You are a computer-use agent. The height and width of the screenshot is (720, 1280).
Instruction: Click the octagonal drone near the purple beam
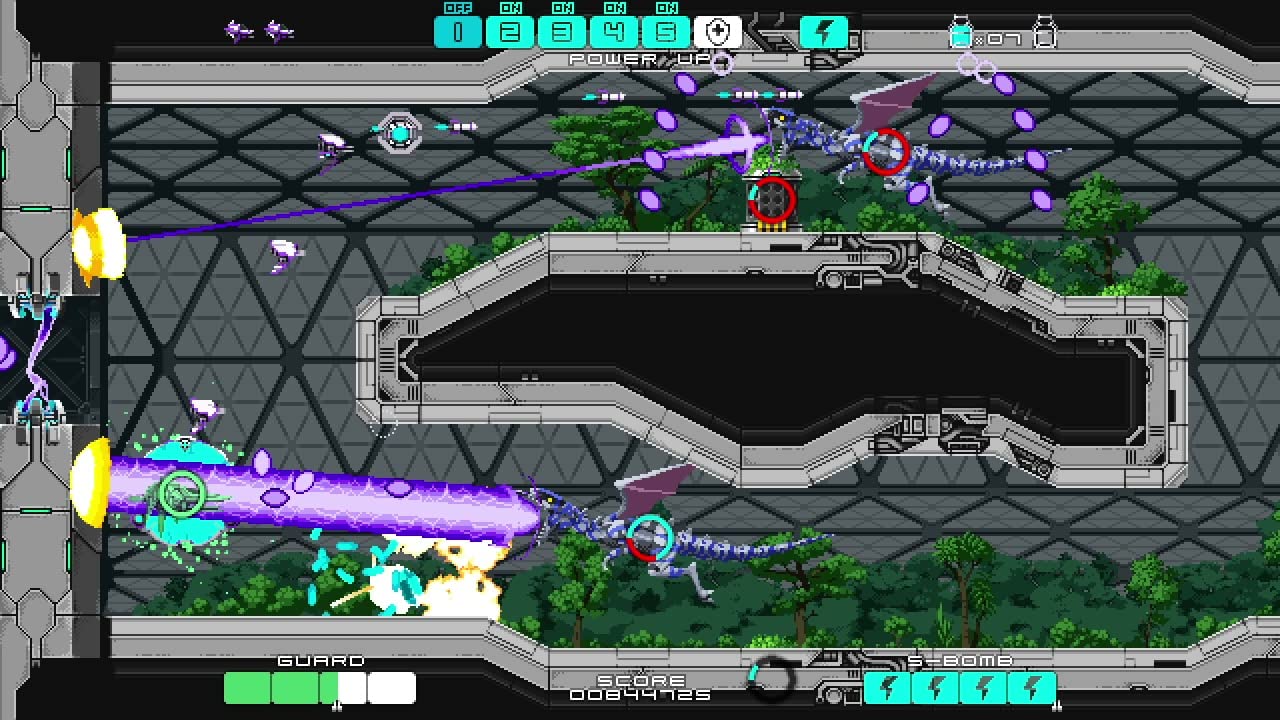point(399,131)
